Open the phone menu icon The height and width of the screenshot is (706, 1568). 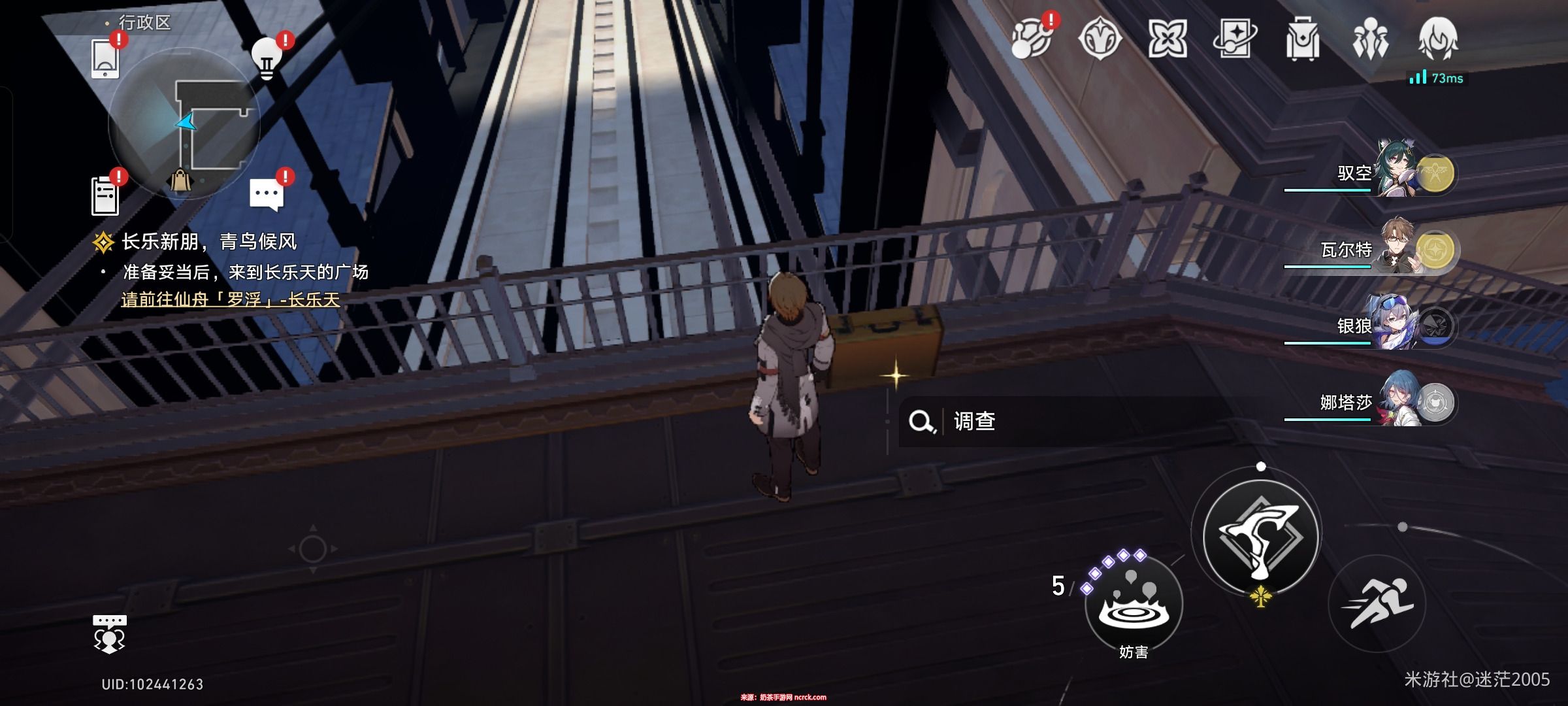[x=105, y=59]
